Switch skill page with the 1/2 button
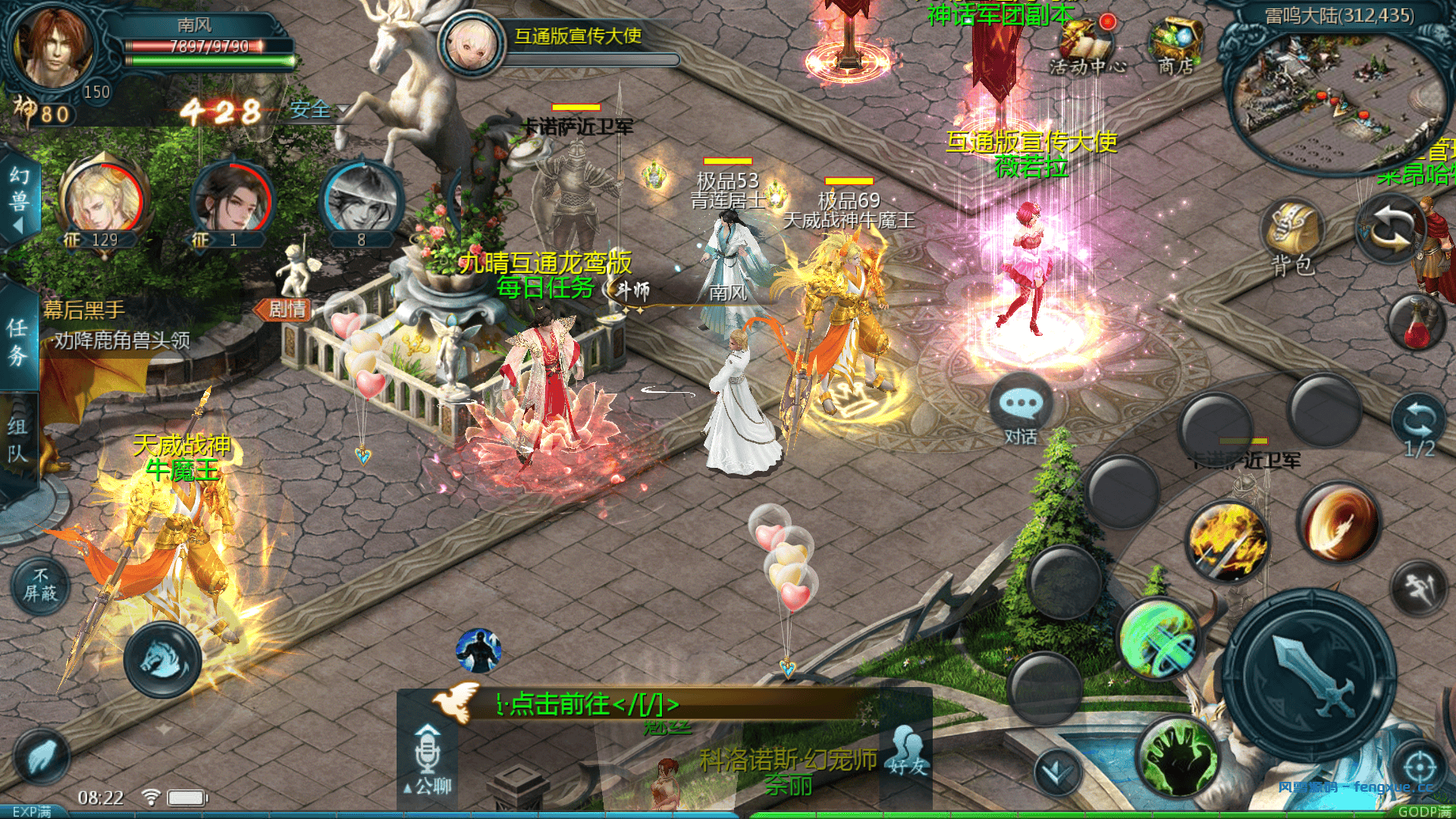Screen dimensions: 1456x819 tap(1418, 426)
